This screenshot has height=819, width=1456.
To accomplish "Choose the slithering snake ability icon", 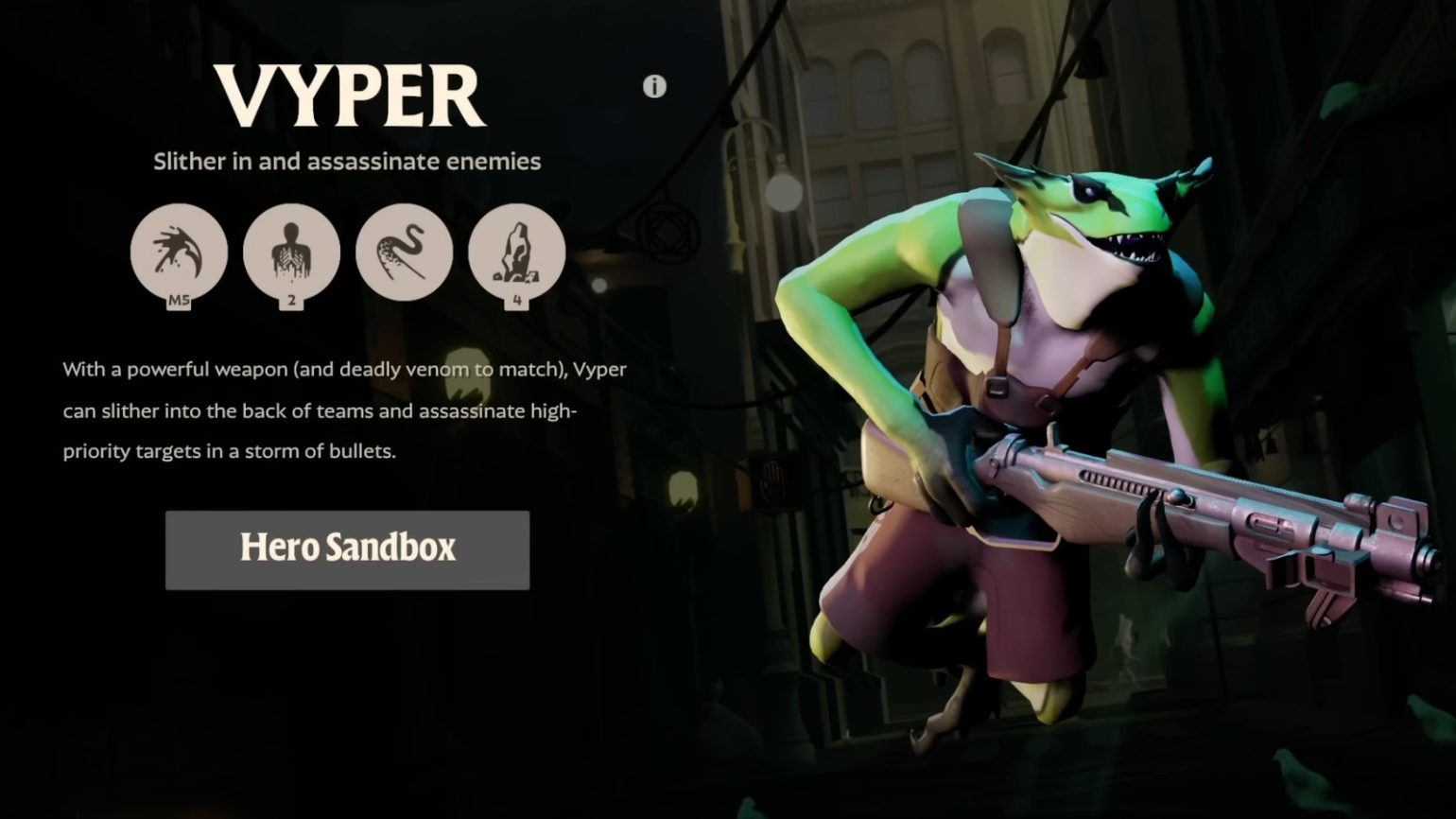I will coord(404,253).
